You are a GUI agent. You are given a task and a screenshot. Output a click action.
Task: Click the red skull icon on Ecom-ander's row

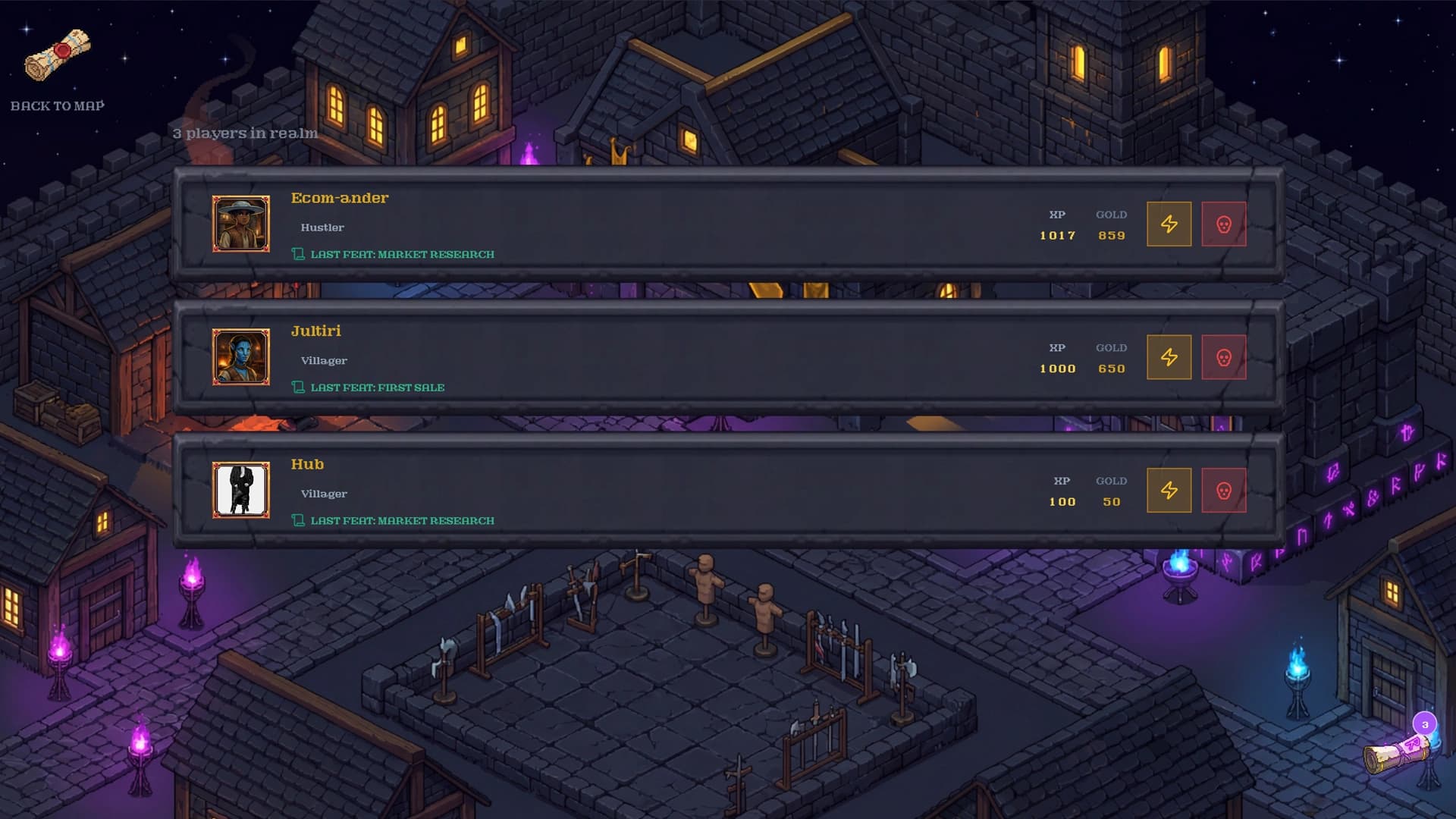[1224, 224]
